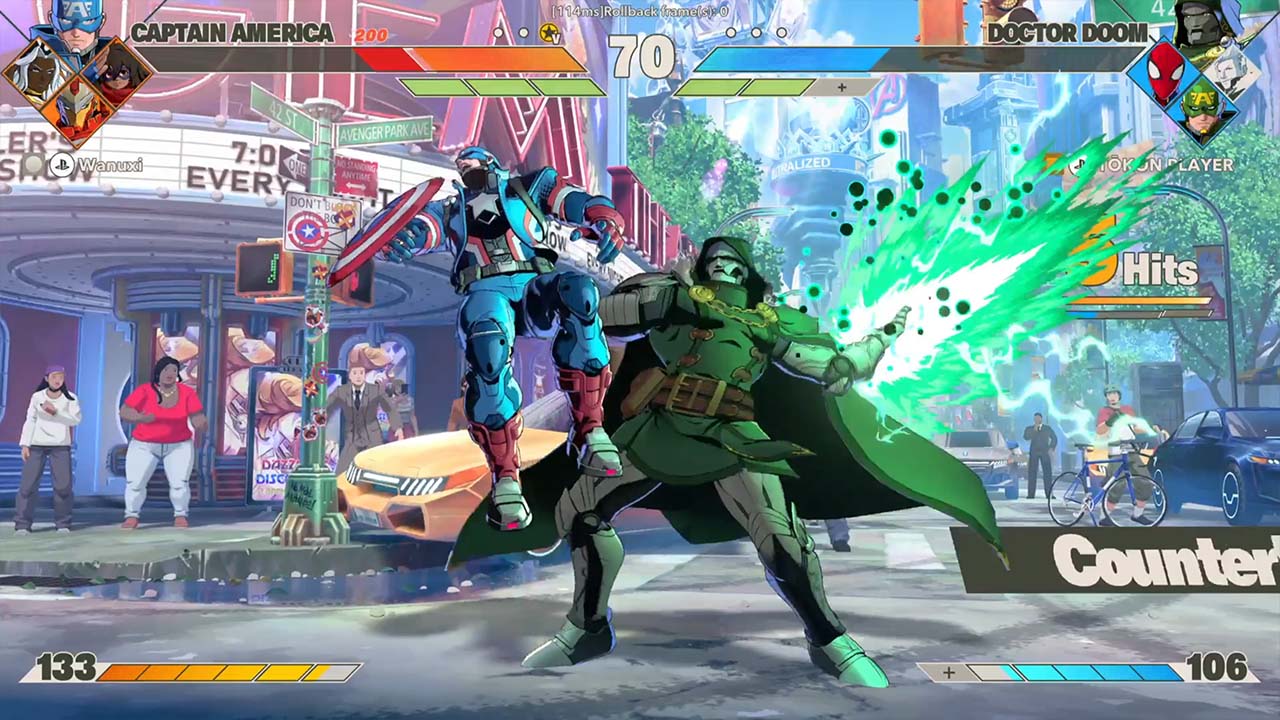Select Iron Man's team portrait
The height and width of the screenshot is (720, 1280).
pos(75,112)
